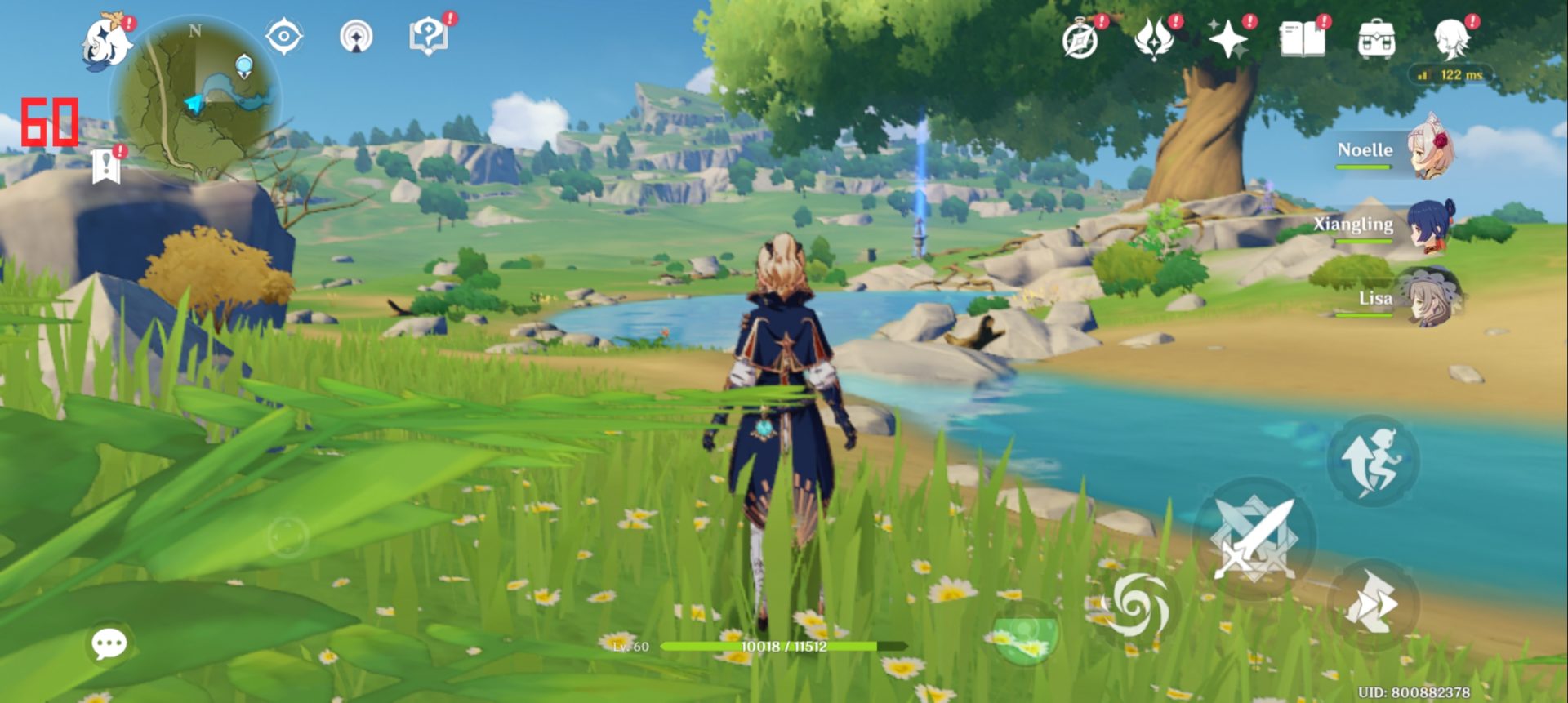Image resolution: width=1568 pixels, height=703 pixels.
Task: Open the Wish star icon
Action: tap(1227, 39)
